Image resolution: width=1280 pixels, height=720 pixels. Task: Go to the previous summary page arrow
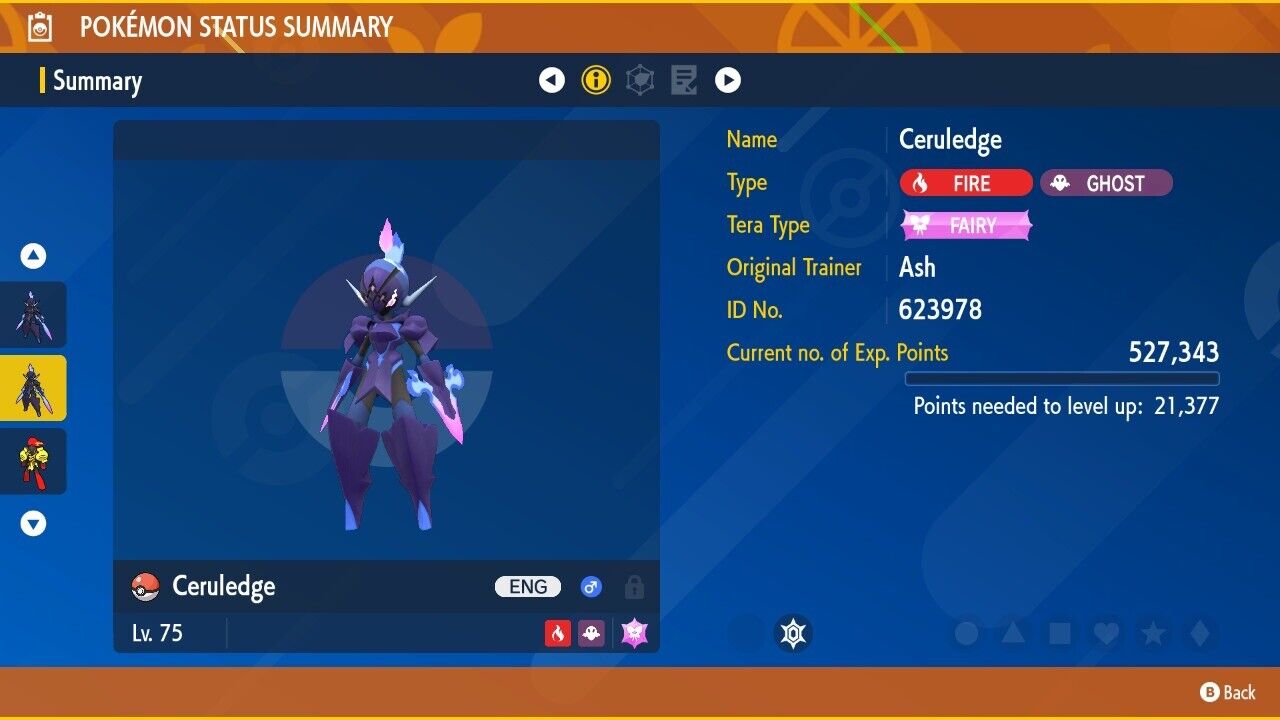552,80
